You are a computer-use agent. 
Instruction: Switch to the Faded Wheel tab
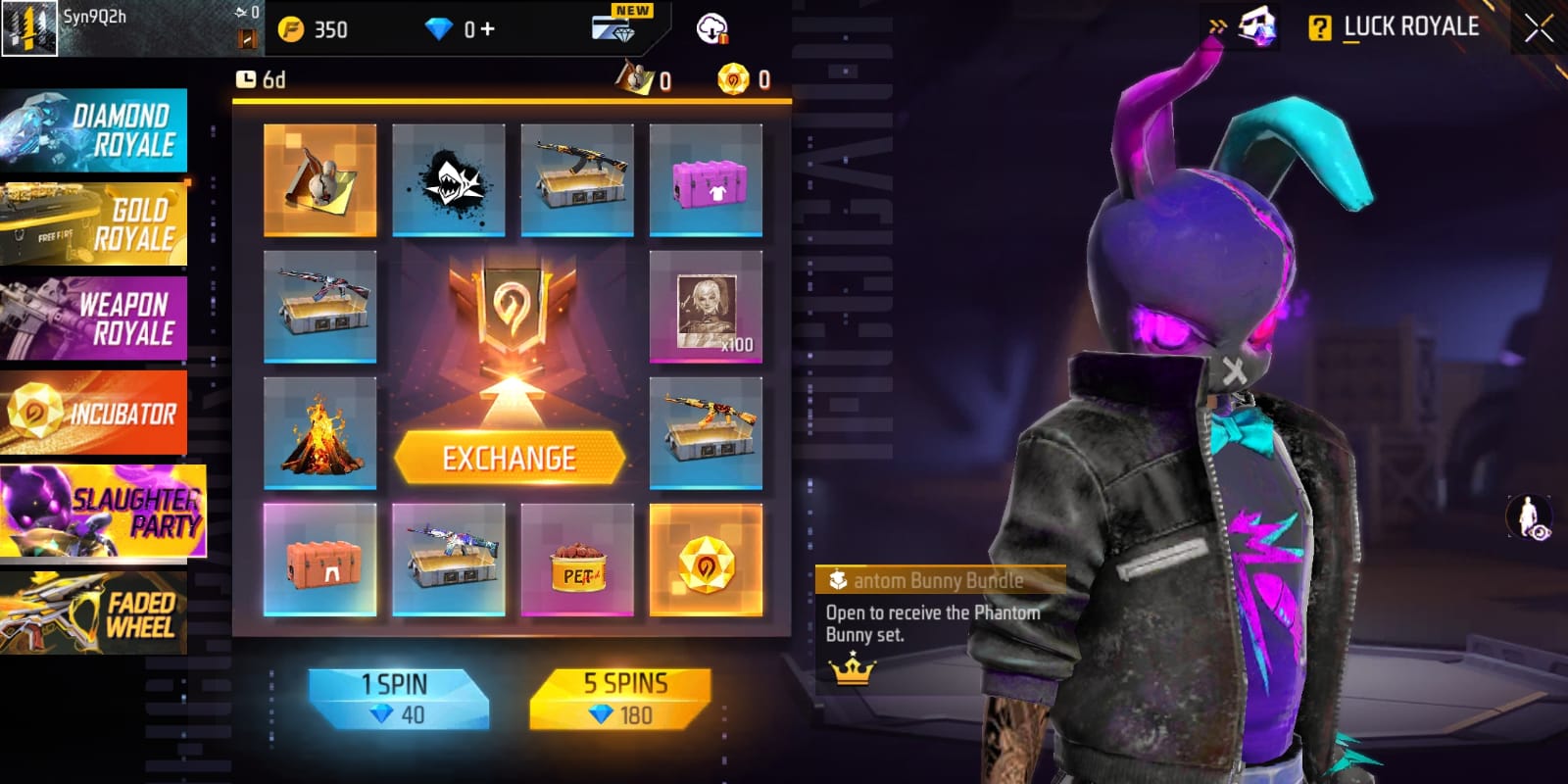[x=94, y=613]
